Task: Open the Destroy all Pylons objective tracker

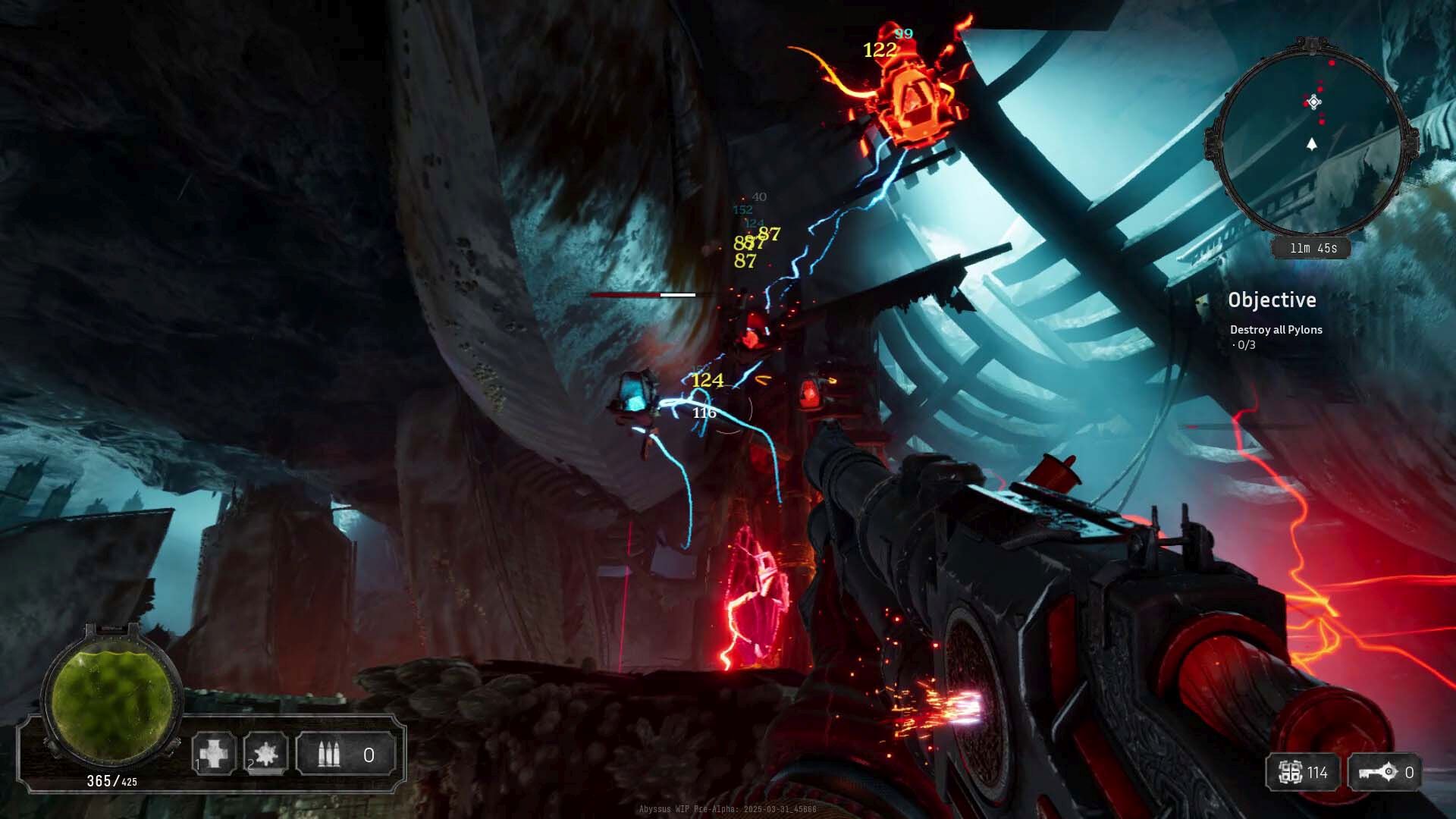Action: (x=1276, y=330)
